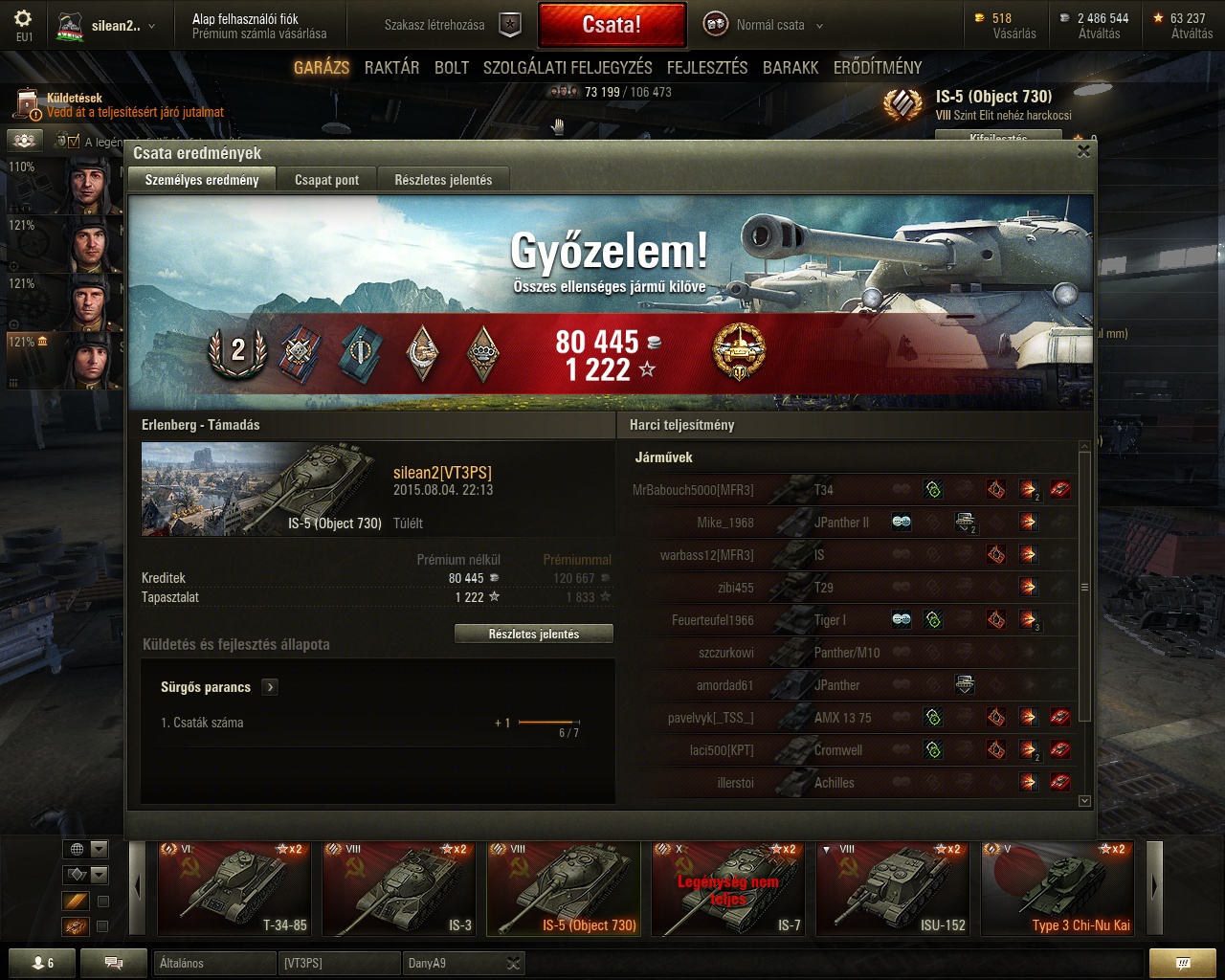
Task: Start a battle with the Csata! button
Action: (612, 25)
